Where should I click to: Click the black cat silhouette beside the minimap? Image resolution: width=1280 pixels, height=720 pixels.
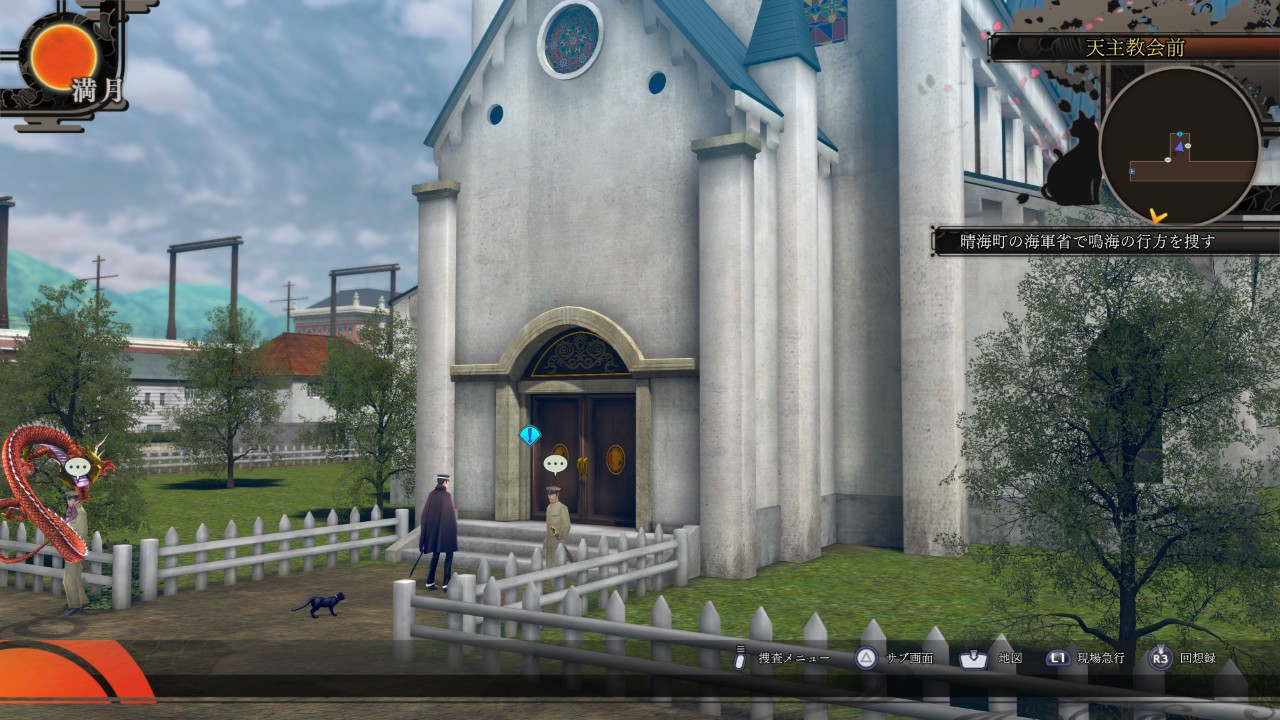tap(1072, 163)
